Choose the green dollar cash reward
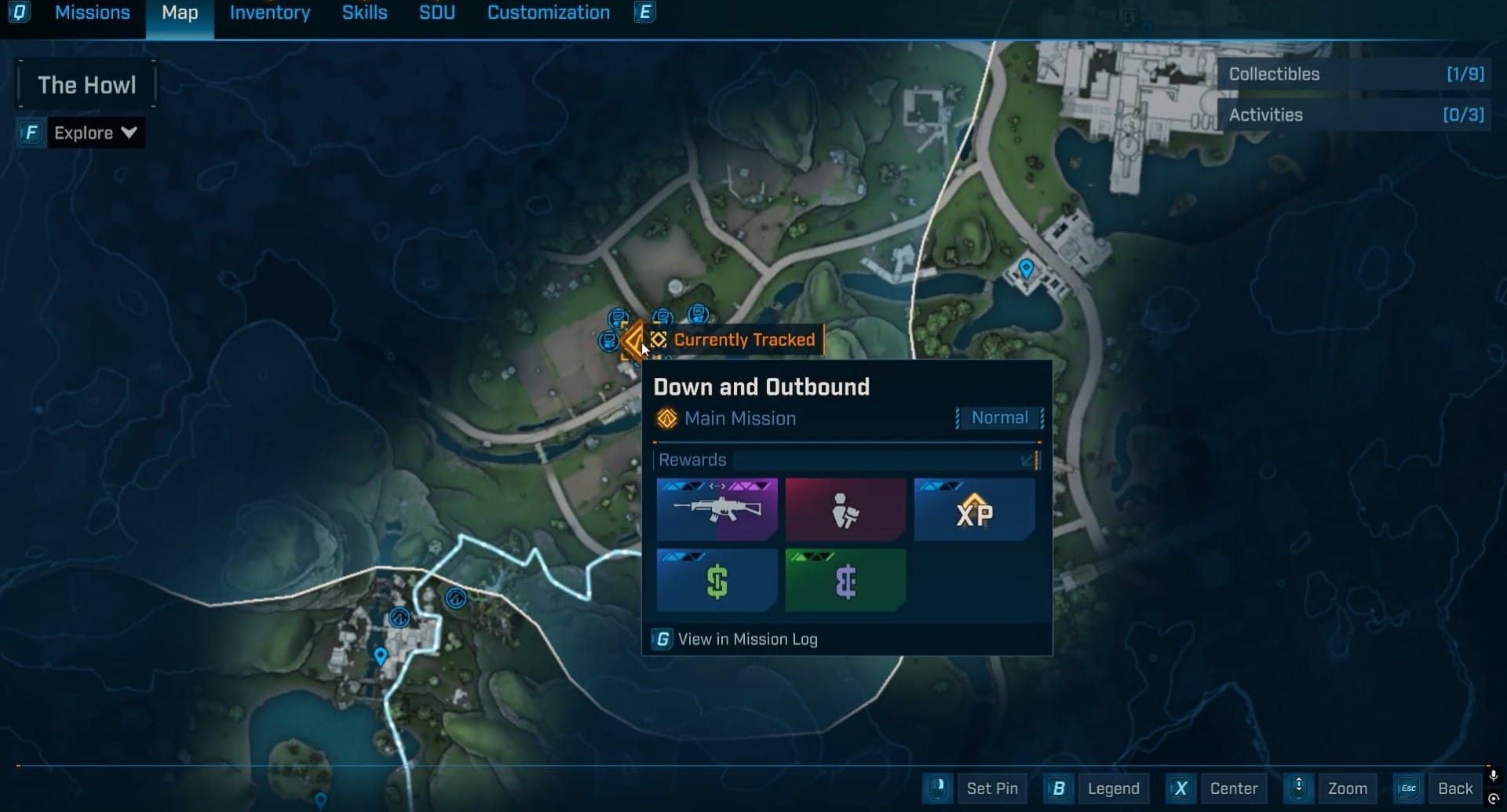This screenshot has width=1507, height=812. coord(717,581)
